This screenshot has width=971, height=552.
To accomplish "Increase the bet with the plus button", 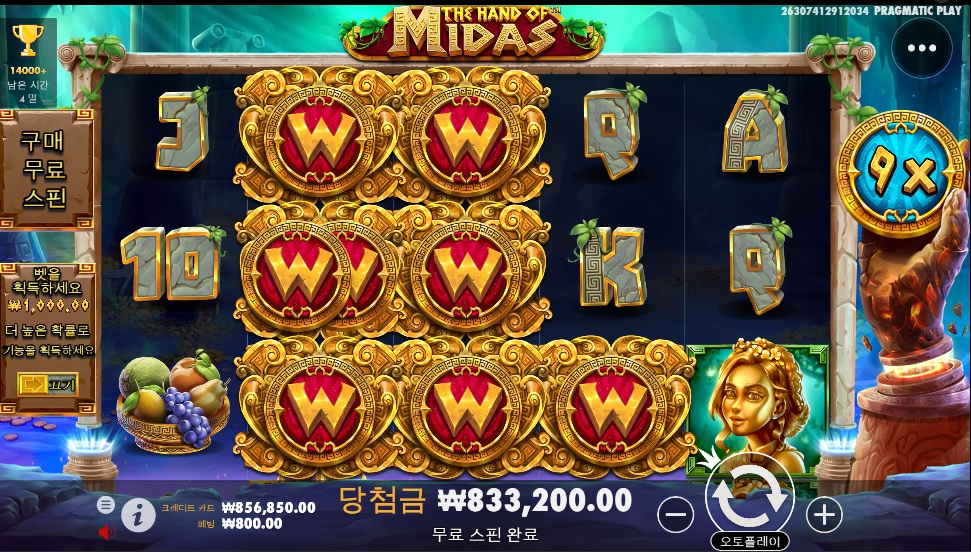I will click(824, 514).
